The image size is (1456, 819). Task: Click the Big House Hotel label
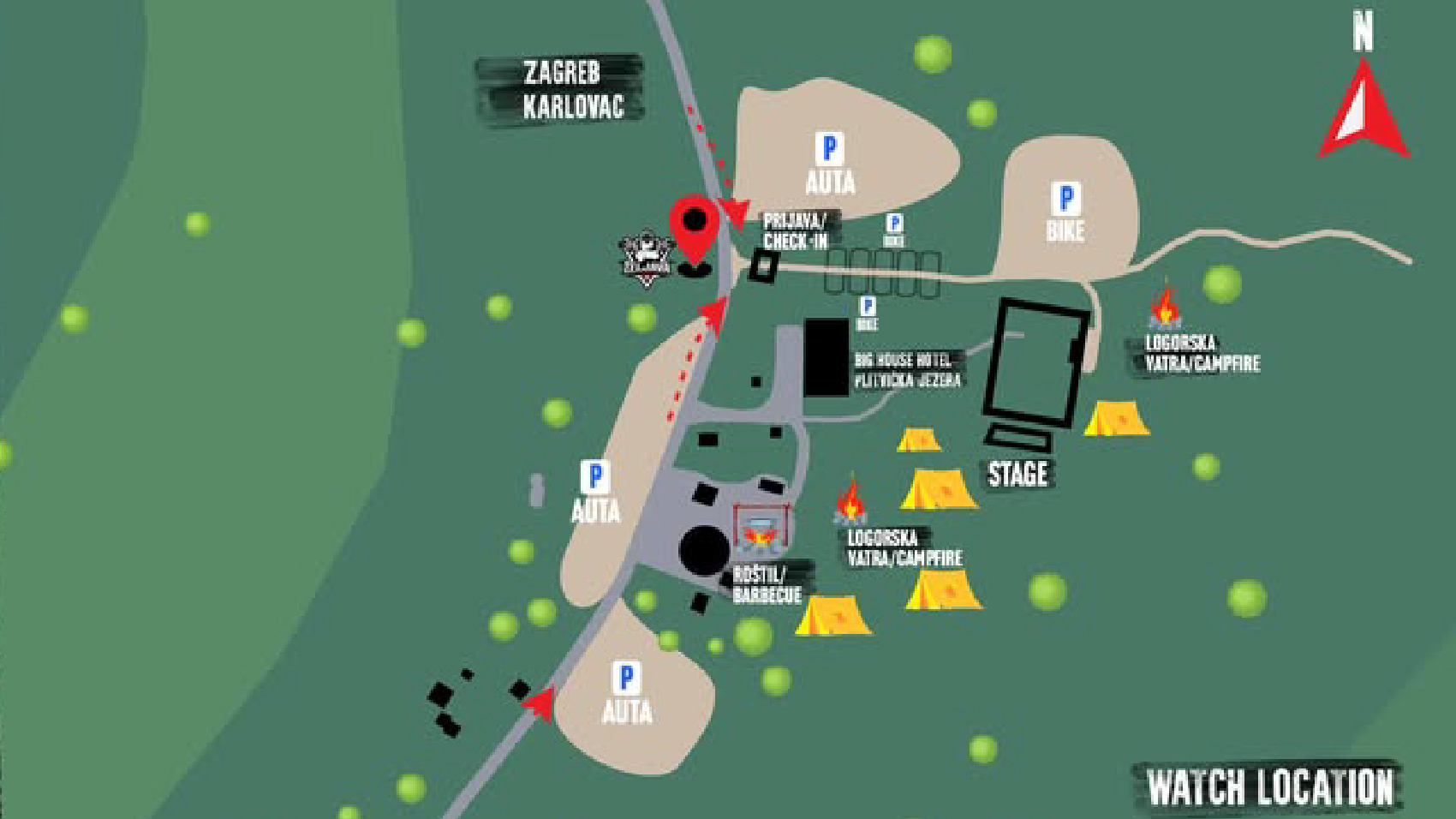click(908, 370)
